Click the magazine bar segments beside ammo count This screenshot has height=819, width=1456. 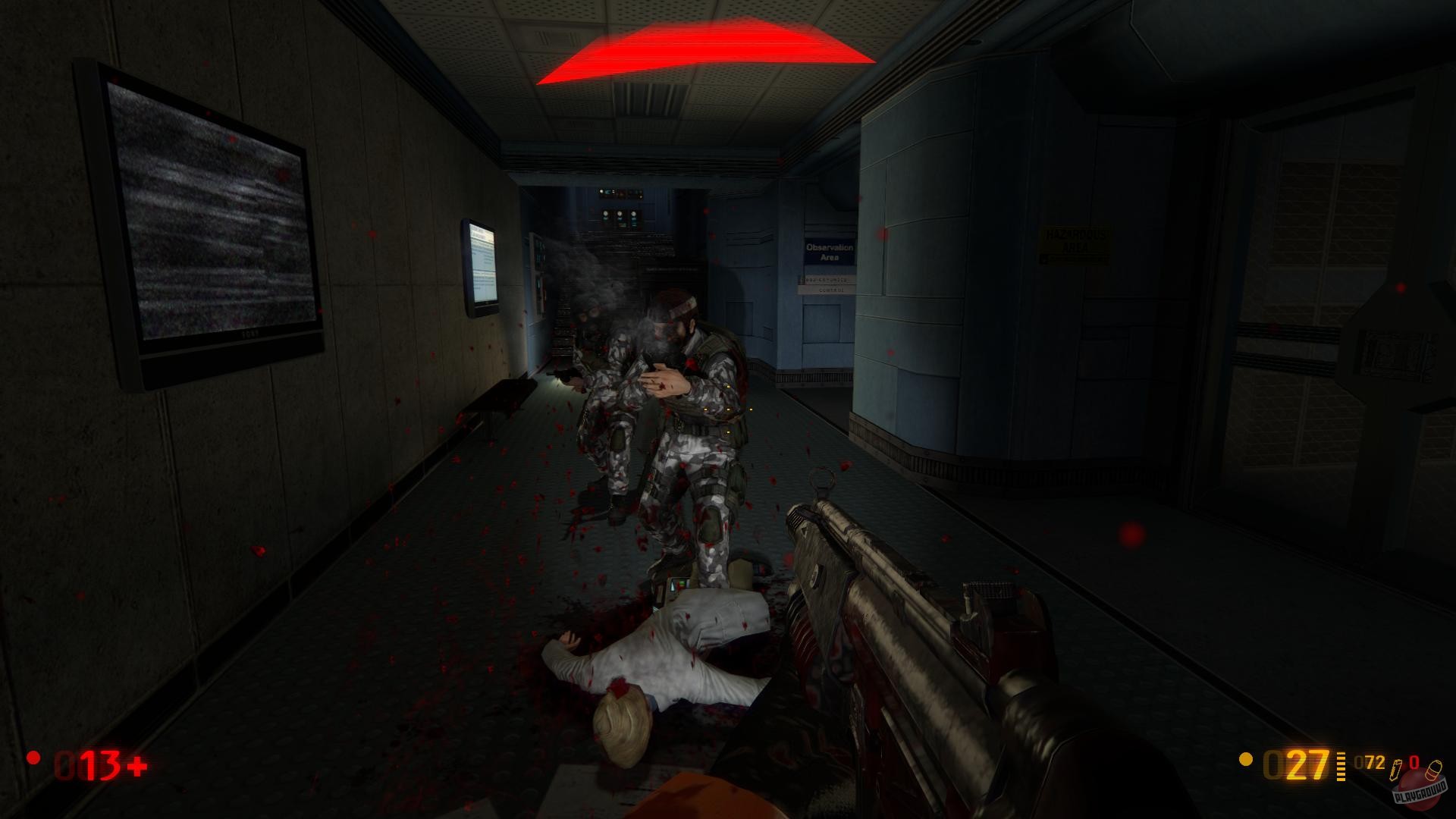(1341, 766)
